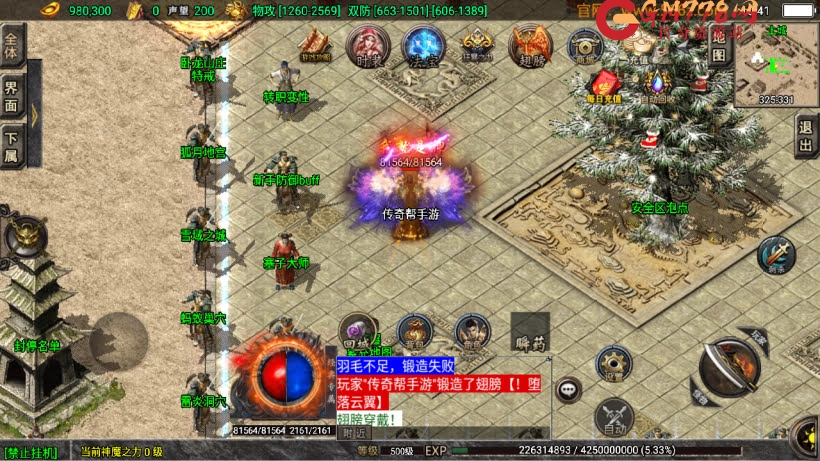This screenshot has width=820, height=461.
Task: Open the 自动回收 auto-recycle icon
Action: pos(657,86)
